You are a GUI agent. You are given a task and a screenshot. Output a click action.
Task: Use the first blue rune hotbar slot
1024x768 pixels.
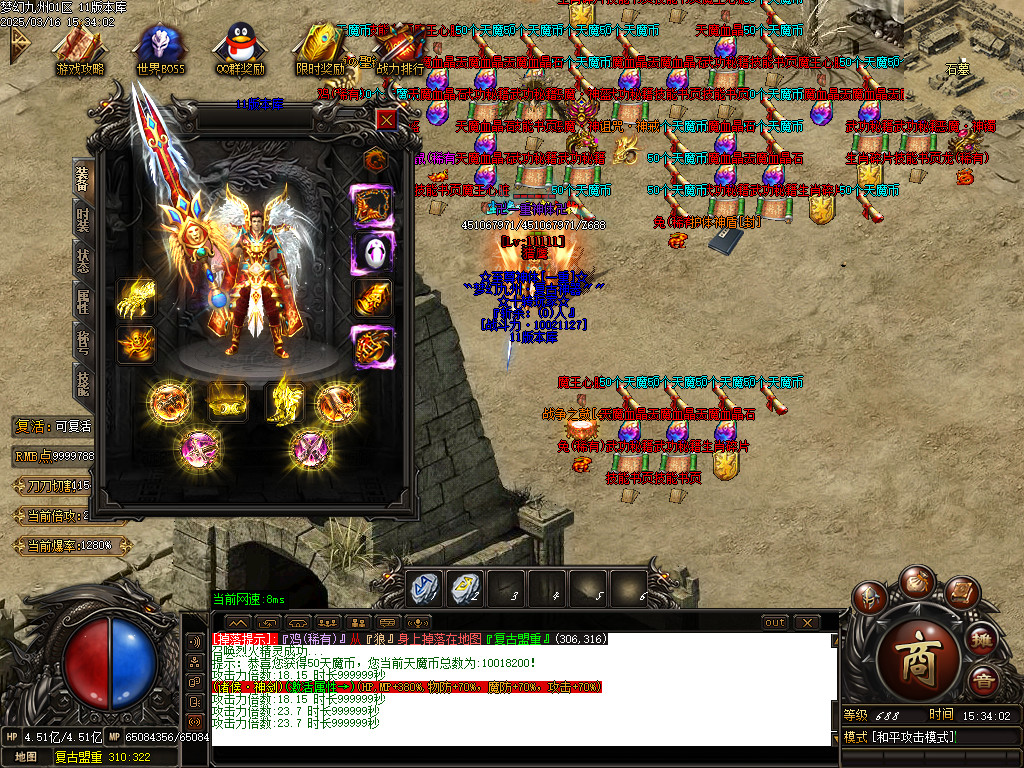(422, 590)
